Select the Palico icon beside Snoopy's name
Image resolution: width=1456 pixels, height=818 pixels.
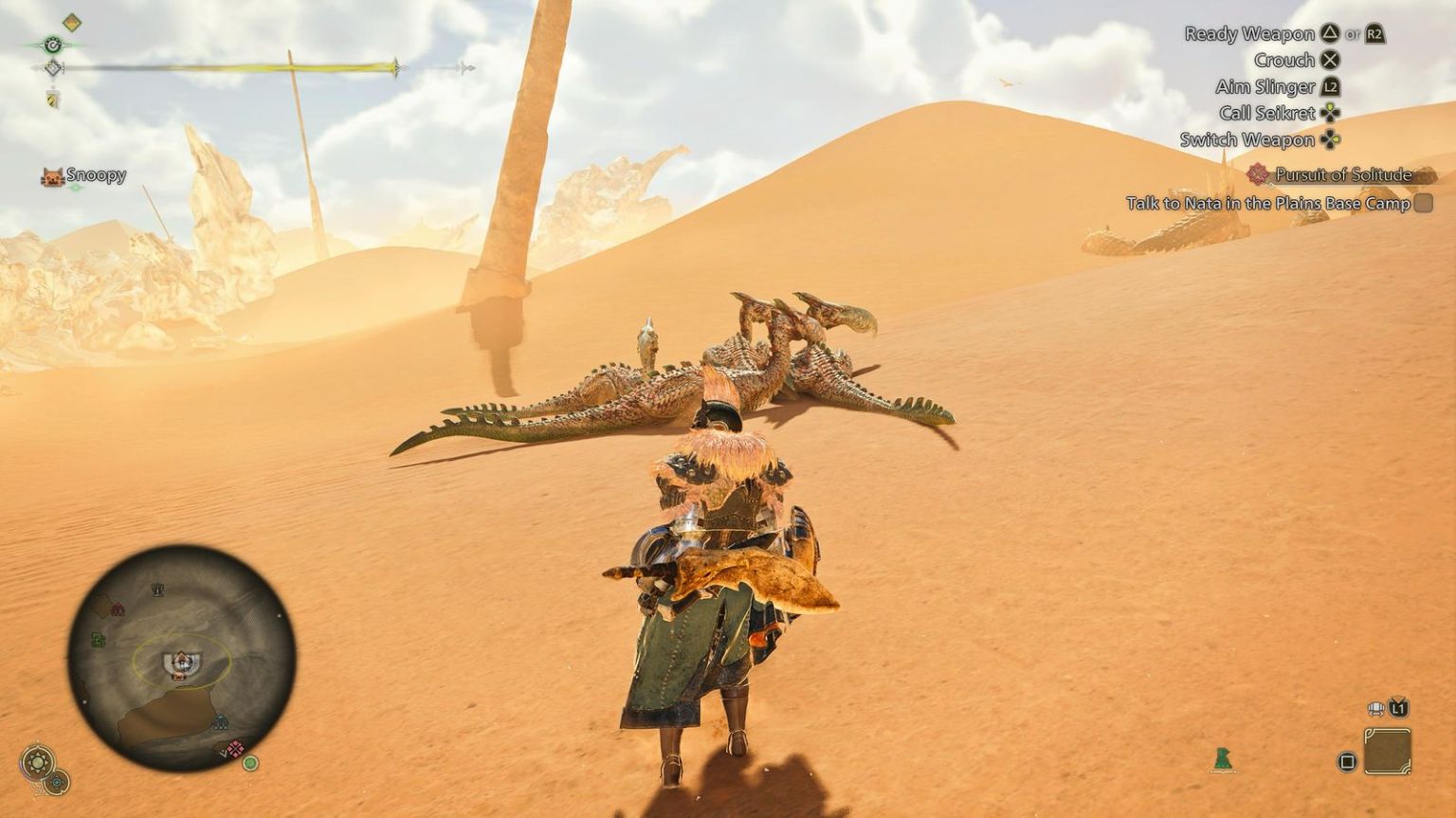pyautogui.click(x=52, y=176)
